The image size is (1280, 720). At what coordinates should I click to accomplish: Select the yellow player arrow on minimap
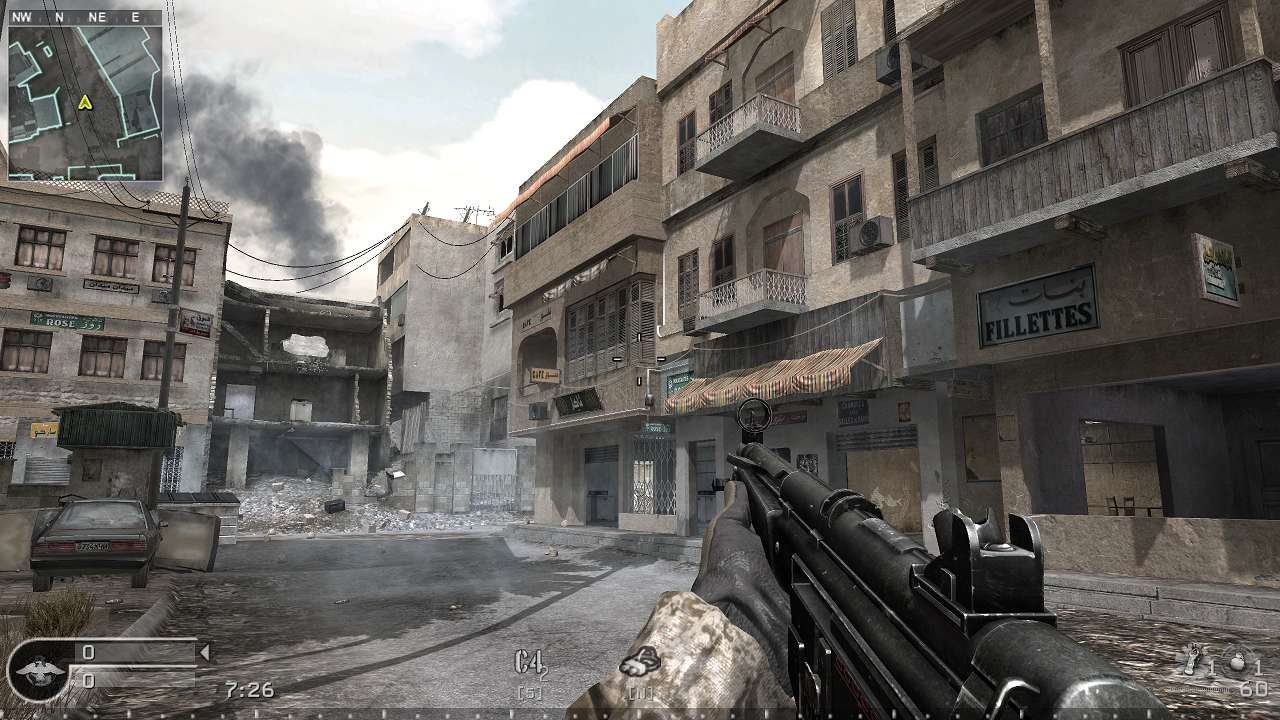85,102
